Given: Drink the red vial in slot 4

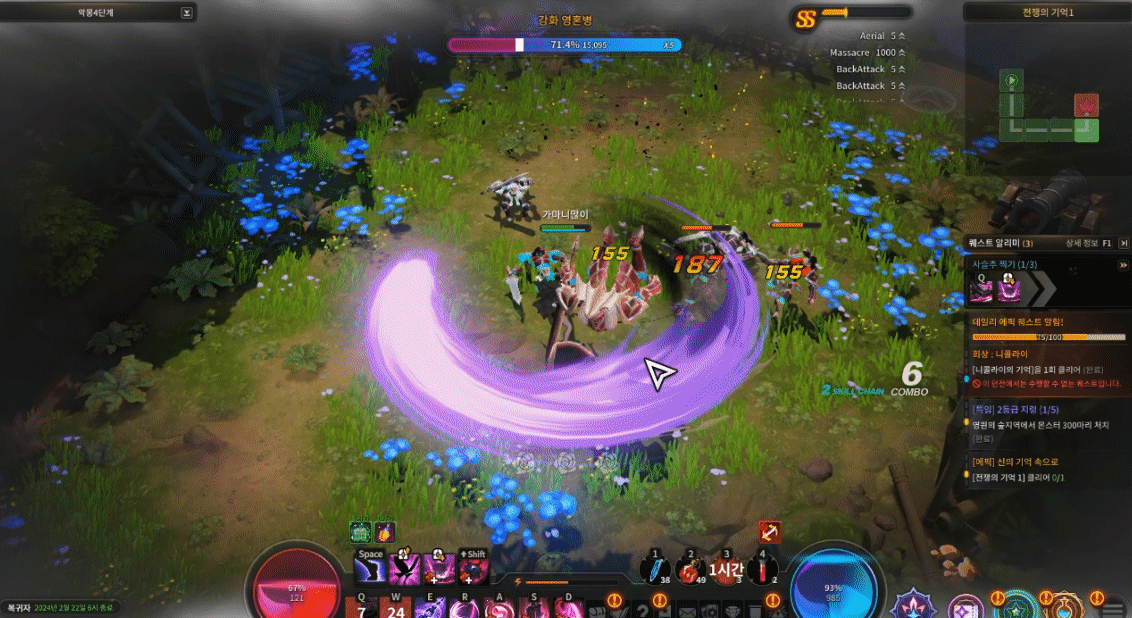Looking at the screenshot, I should click(x=761, y=569).
